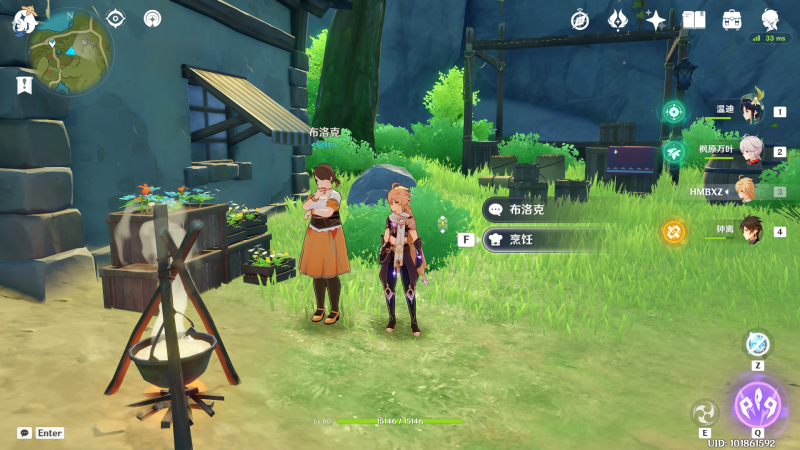Open the quest banner icon below minimap
Viewport: 800px width, 450px height.
click(x=24, y=86)
